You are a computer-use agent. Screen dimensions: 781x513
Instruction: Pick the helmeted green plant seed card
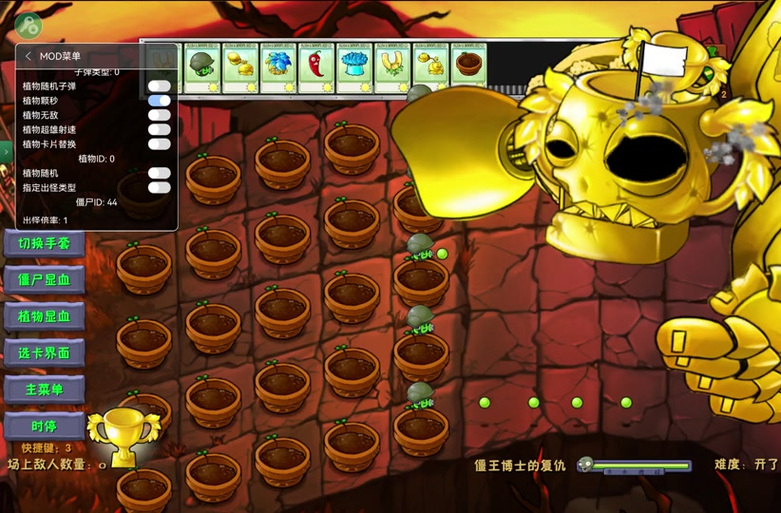pyautogui.click(x=200, y=67)
